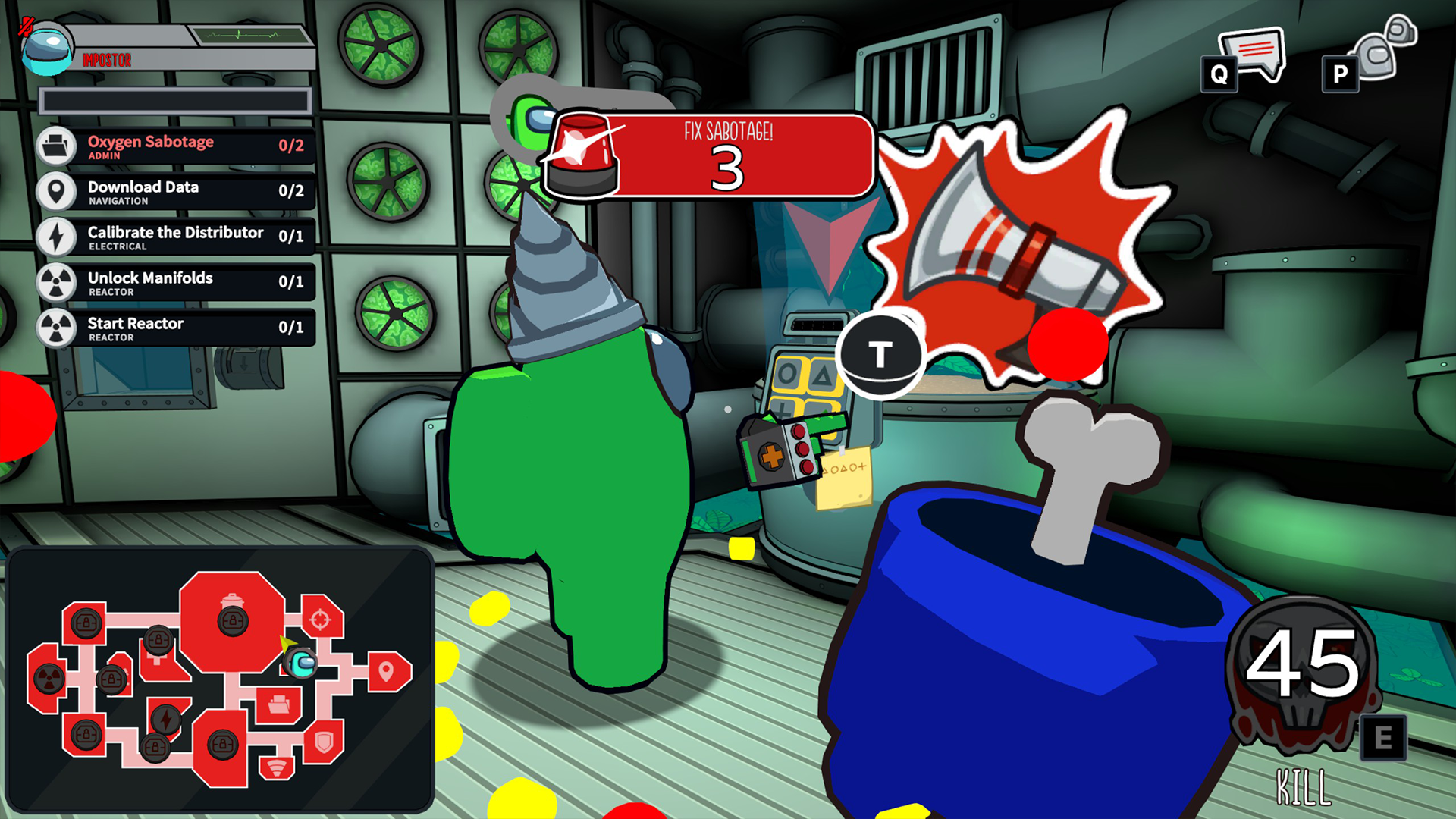Select the reactor room on minimap
Viewport: 1456px width, 819px height.
click(49, 677)
